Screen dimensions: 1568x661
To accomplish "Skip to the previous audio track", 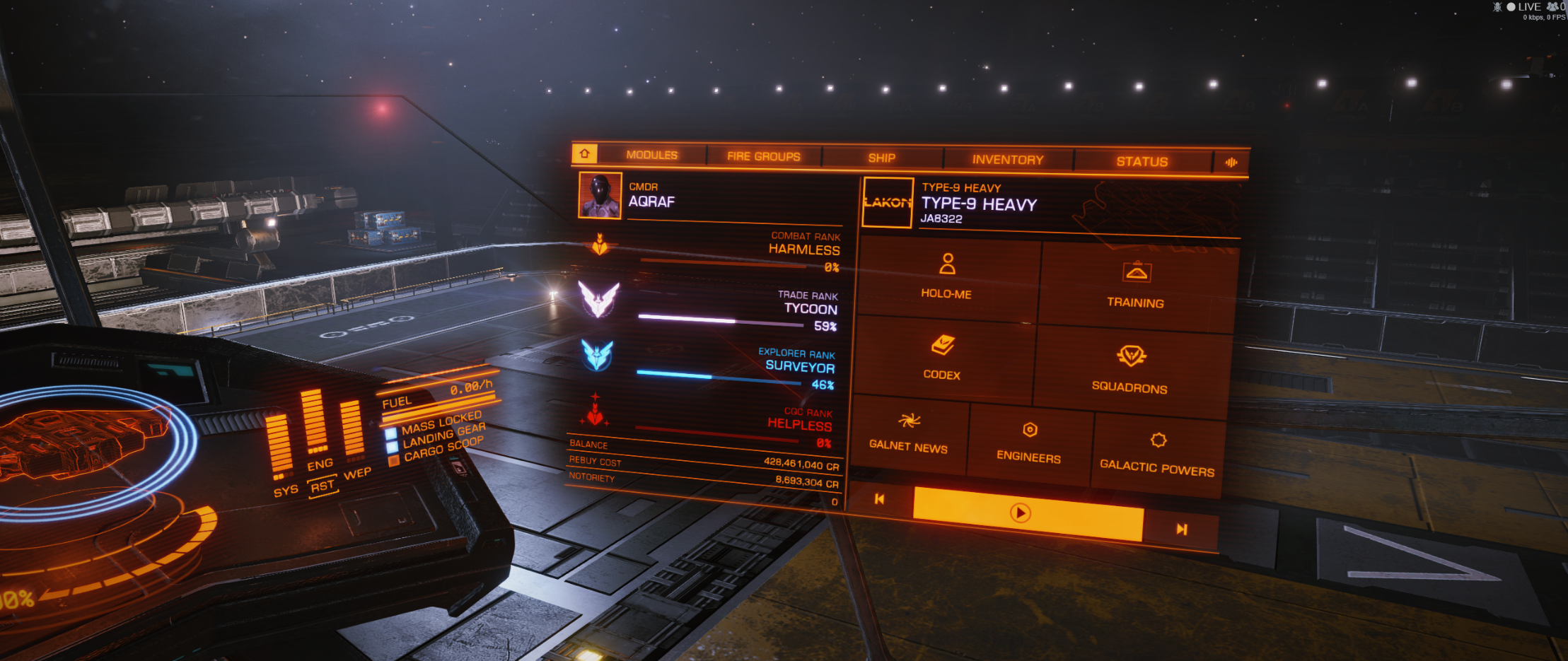I will click(x=879, y=499).
